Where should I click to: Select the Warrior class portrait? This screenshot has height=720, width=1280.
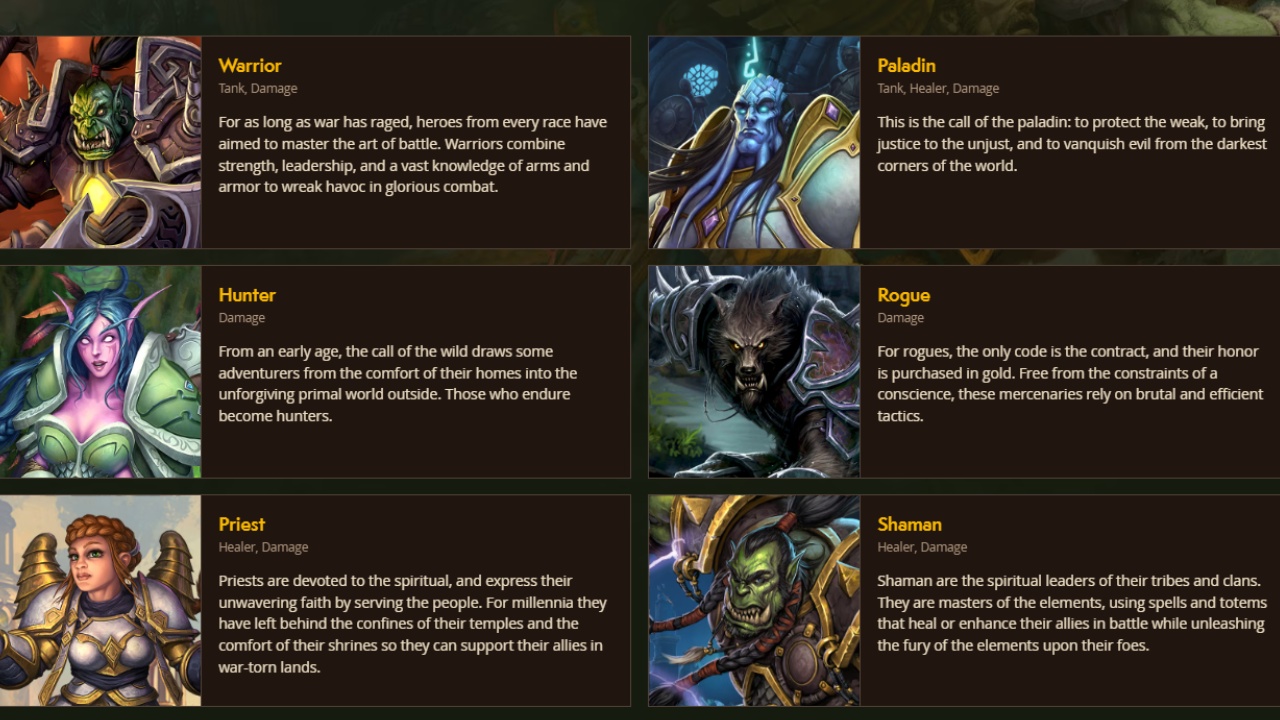point(100,142)
